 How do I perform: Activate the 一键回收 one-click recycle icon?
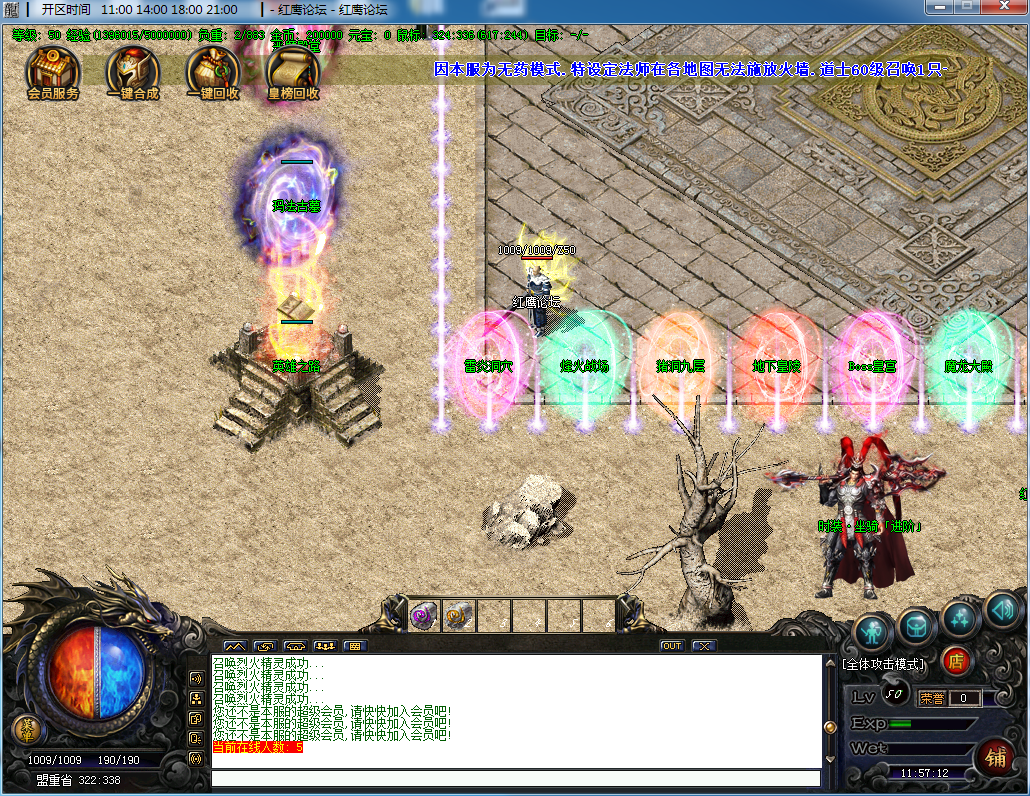[x=213, y=70]
